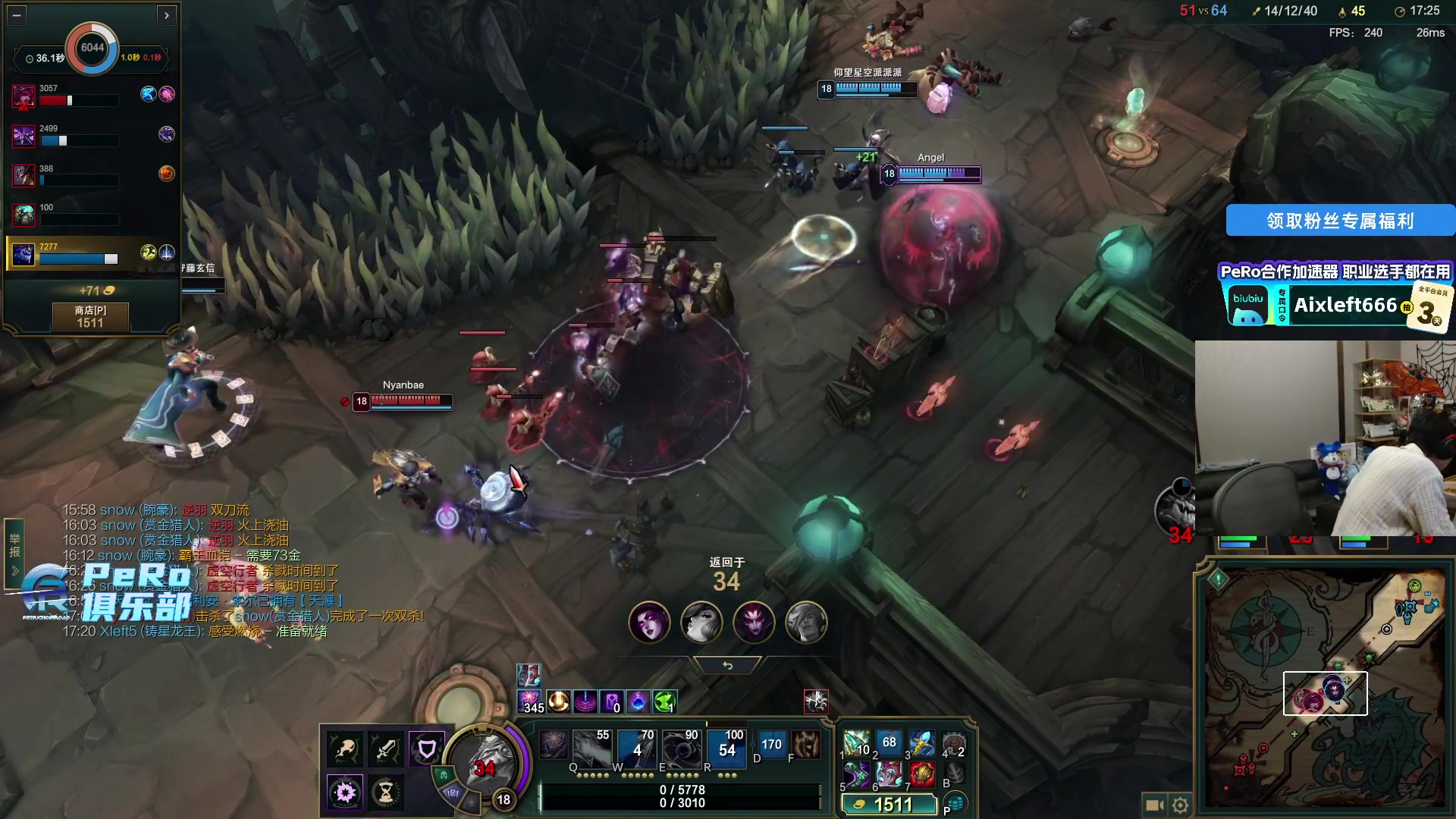Click the report tab beside the chat
This screenshot has height=819, width=1456.
(14, 546)
